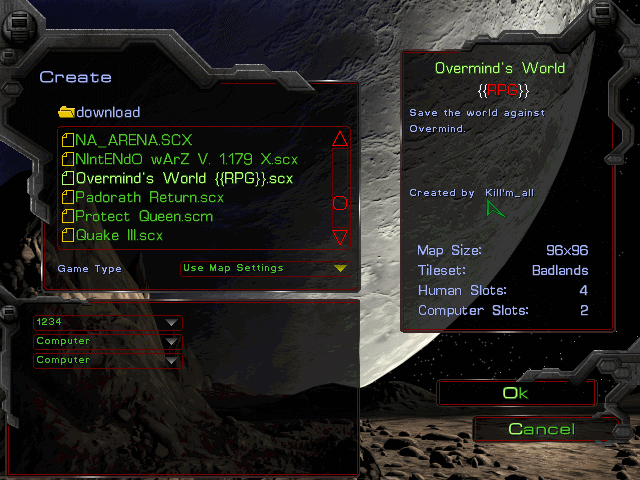
Task: Choose the Protect Queen.scm map
Action: pos(143,216)
